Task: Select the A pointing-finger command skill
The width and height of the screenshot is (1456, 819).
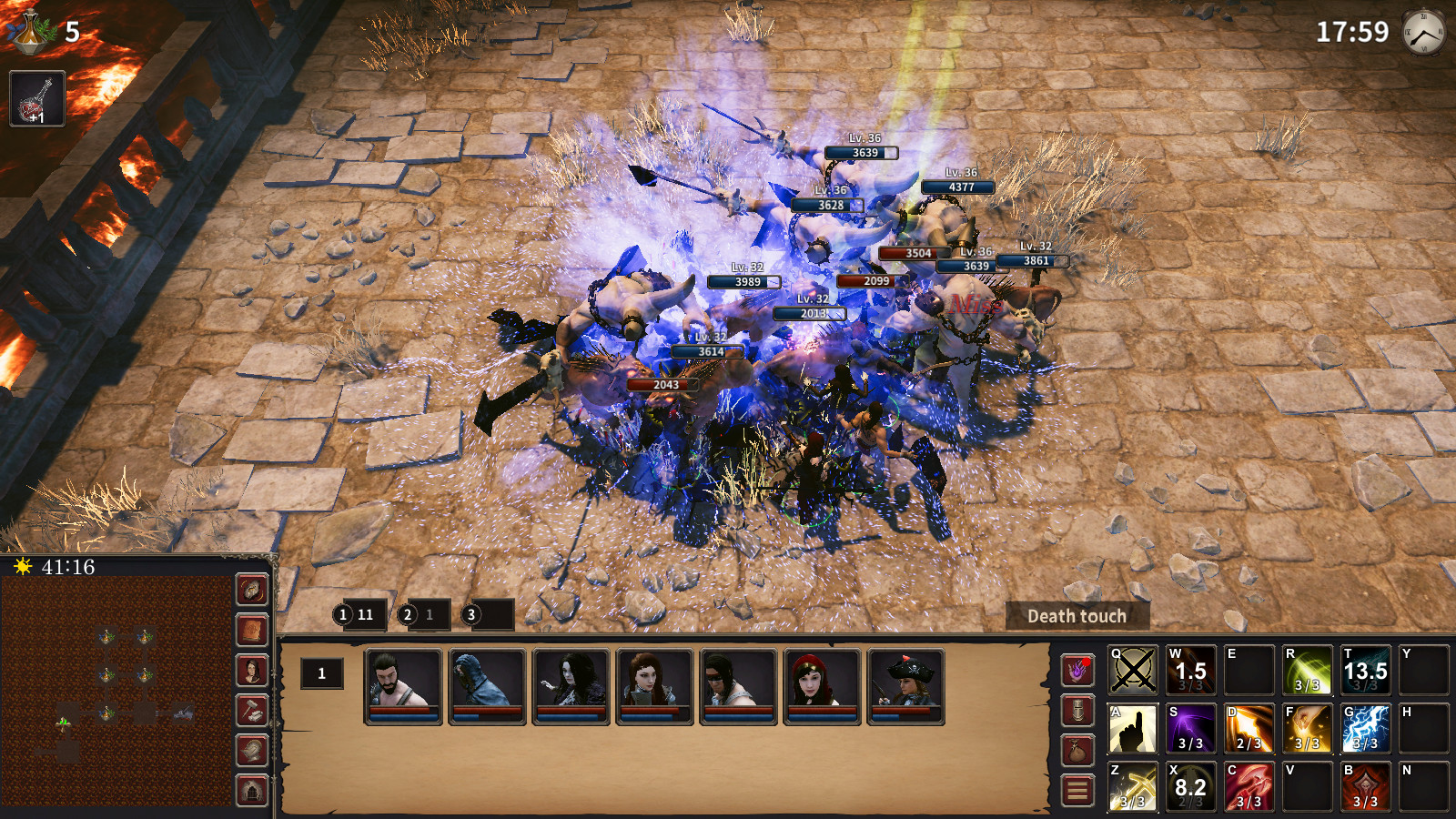Action: [x=1135, y=728]
